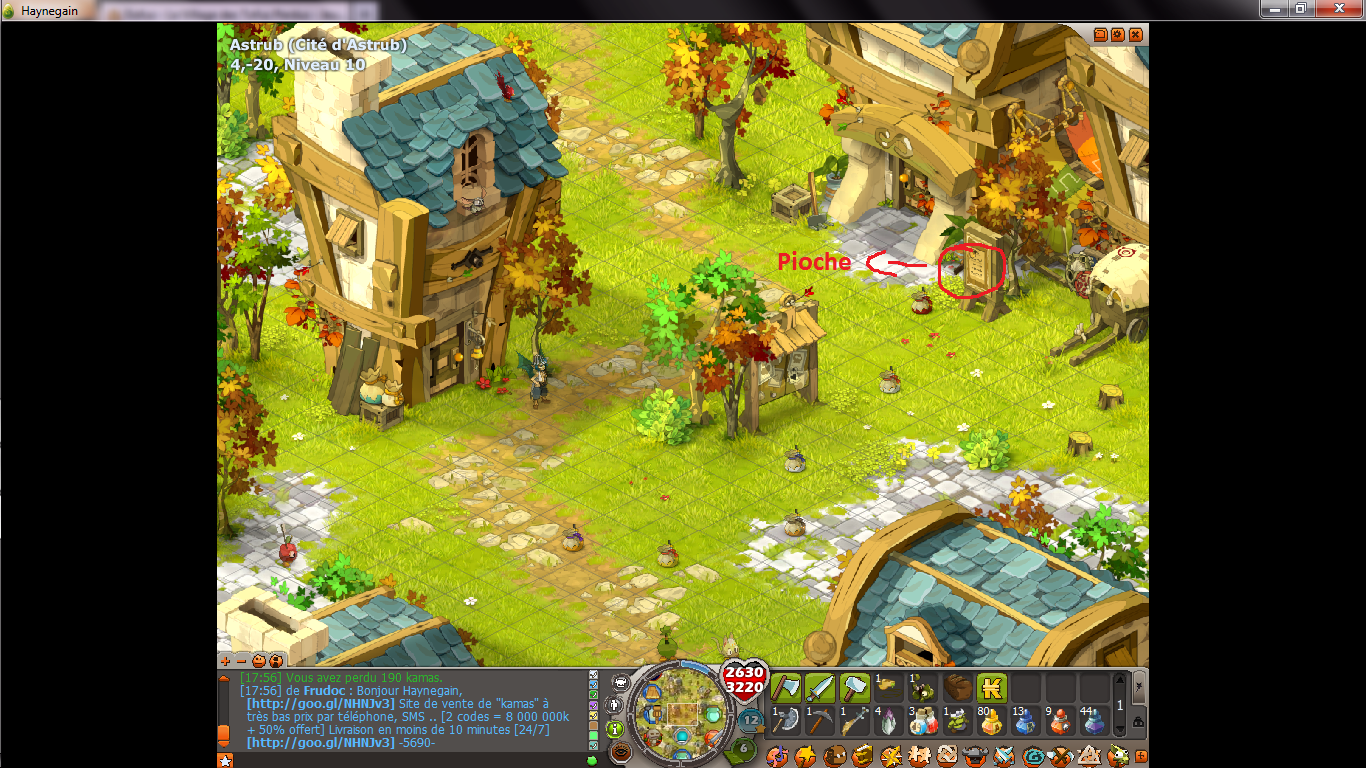Close the game with the orange X
1366x768 pixels.
click(1136, 34)
